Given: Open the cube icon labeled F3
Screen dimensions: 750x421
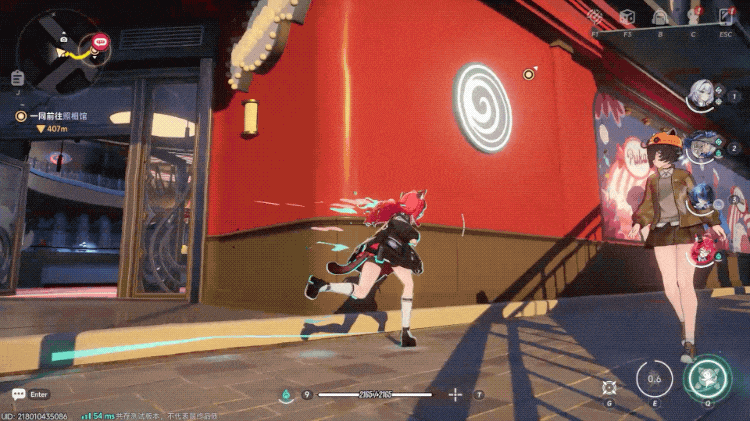Looking at the screenshot, I should click(x=627, y=17).
